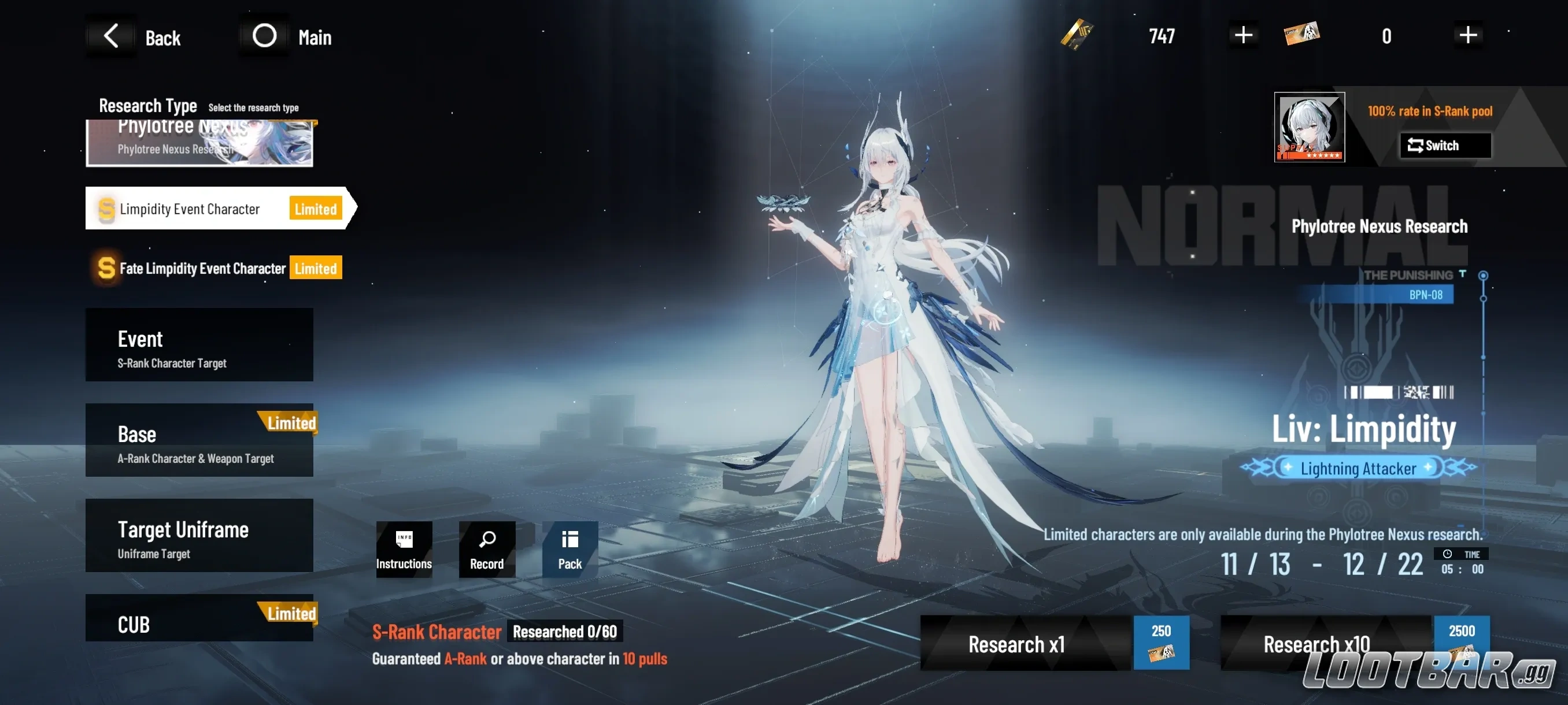Open the Record history

pyautogui.click(x=486, y=548)
